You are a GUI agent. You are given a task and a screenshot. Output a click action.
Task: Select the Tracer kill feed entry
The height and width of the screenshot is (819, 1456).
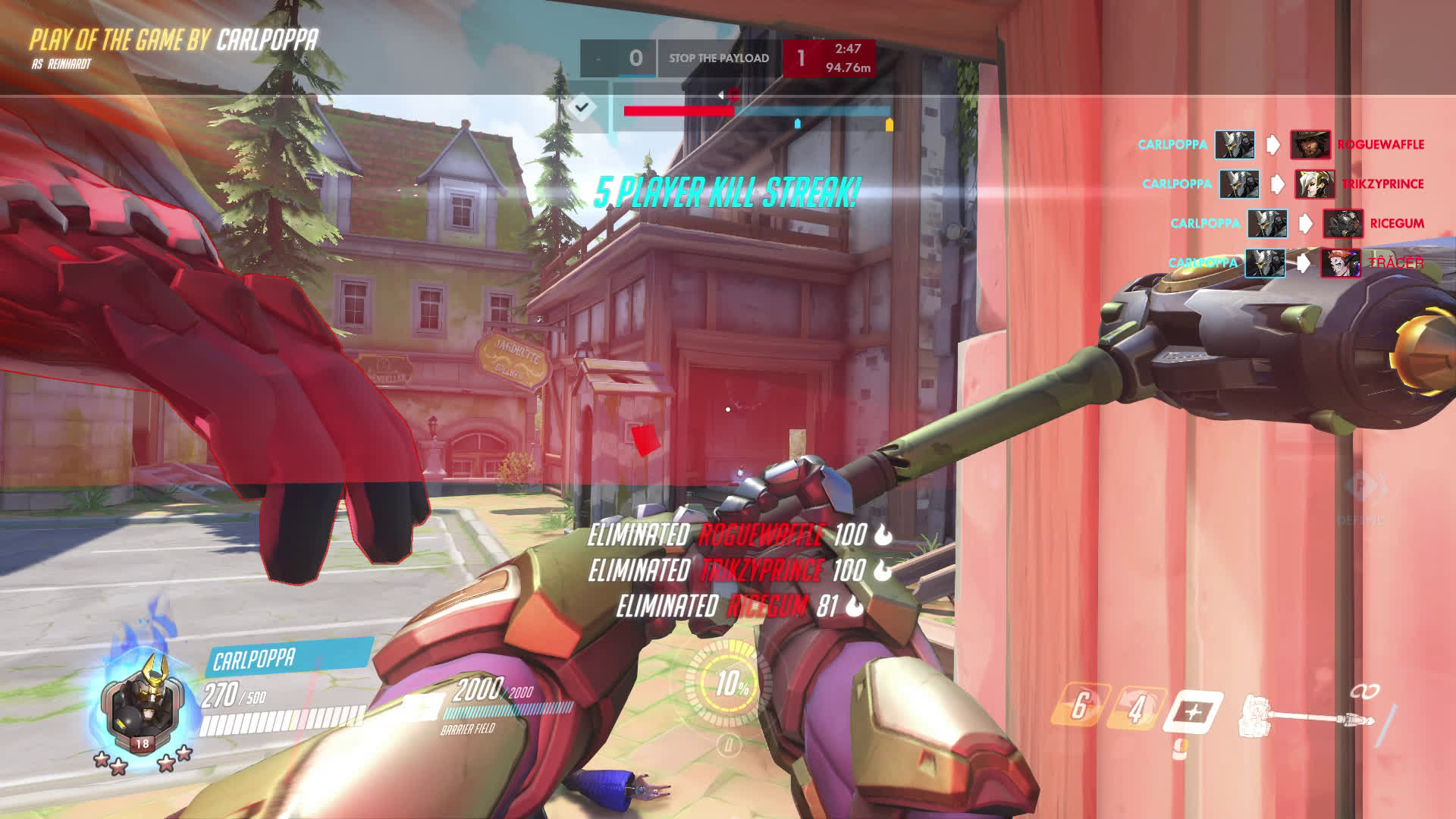(x=1296, y=262)
